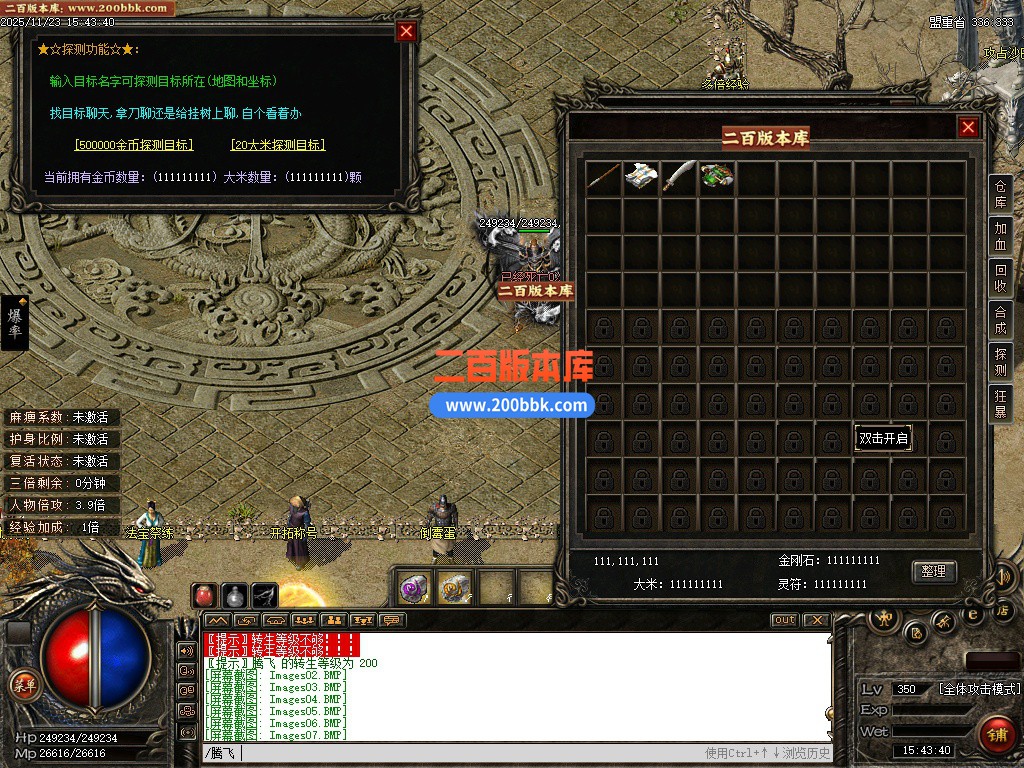This screenshot has width=1024, height=768.
Task: Close the 探测功能 detection dialog
Action: click(x=406, y=31)
